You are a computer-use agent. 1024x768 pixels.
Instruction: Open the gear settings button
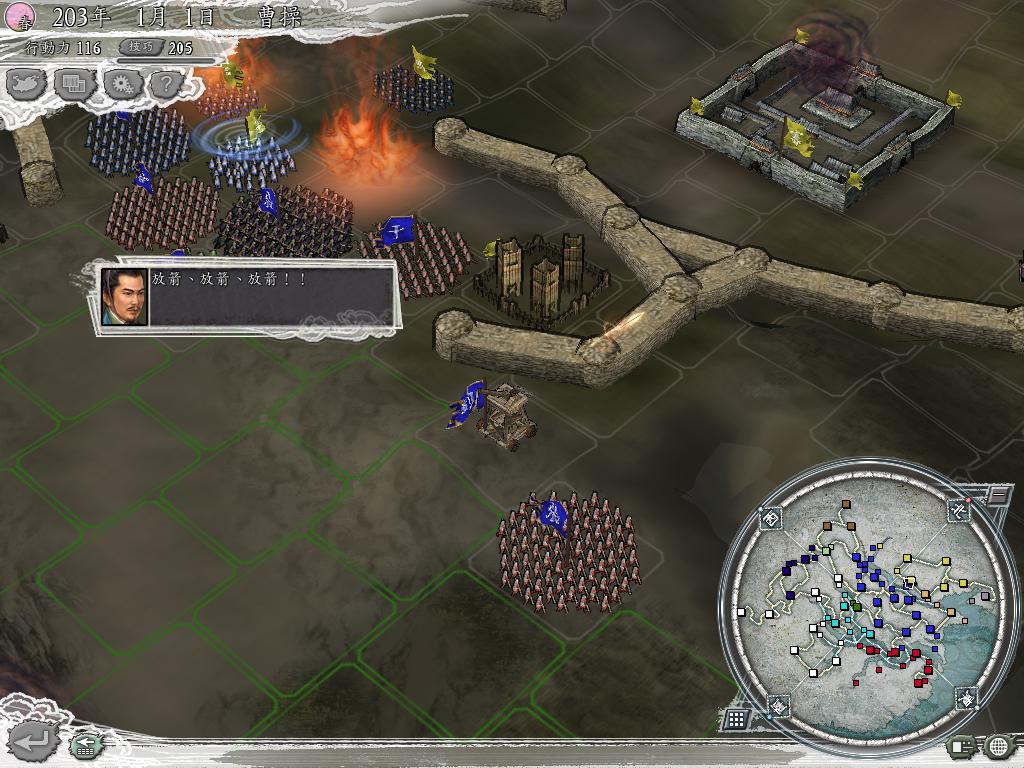[120, 84]
